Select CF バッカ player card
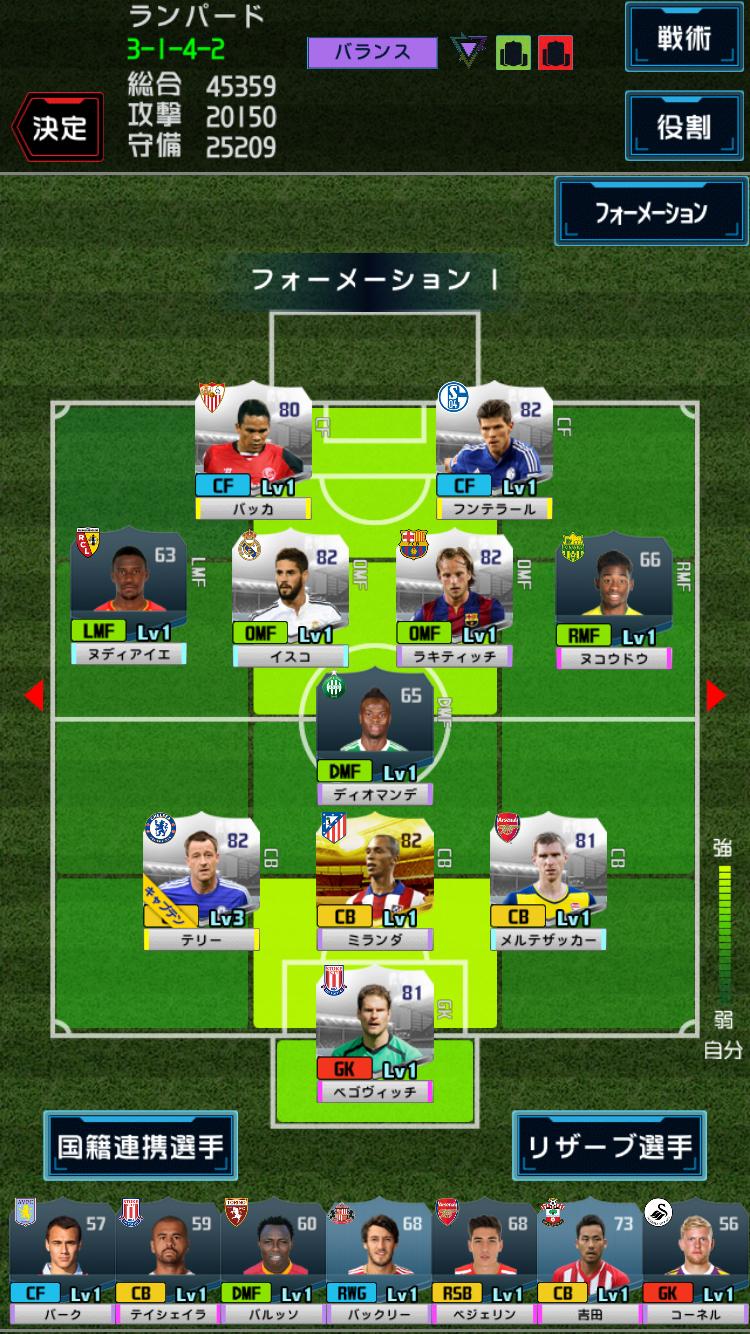 coord(253,452)
